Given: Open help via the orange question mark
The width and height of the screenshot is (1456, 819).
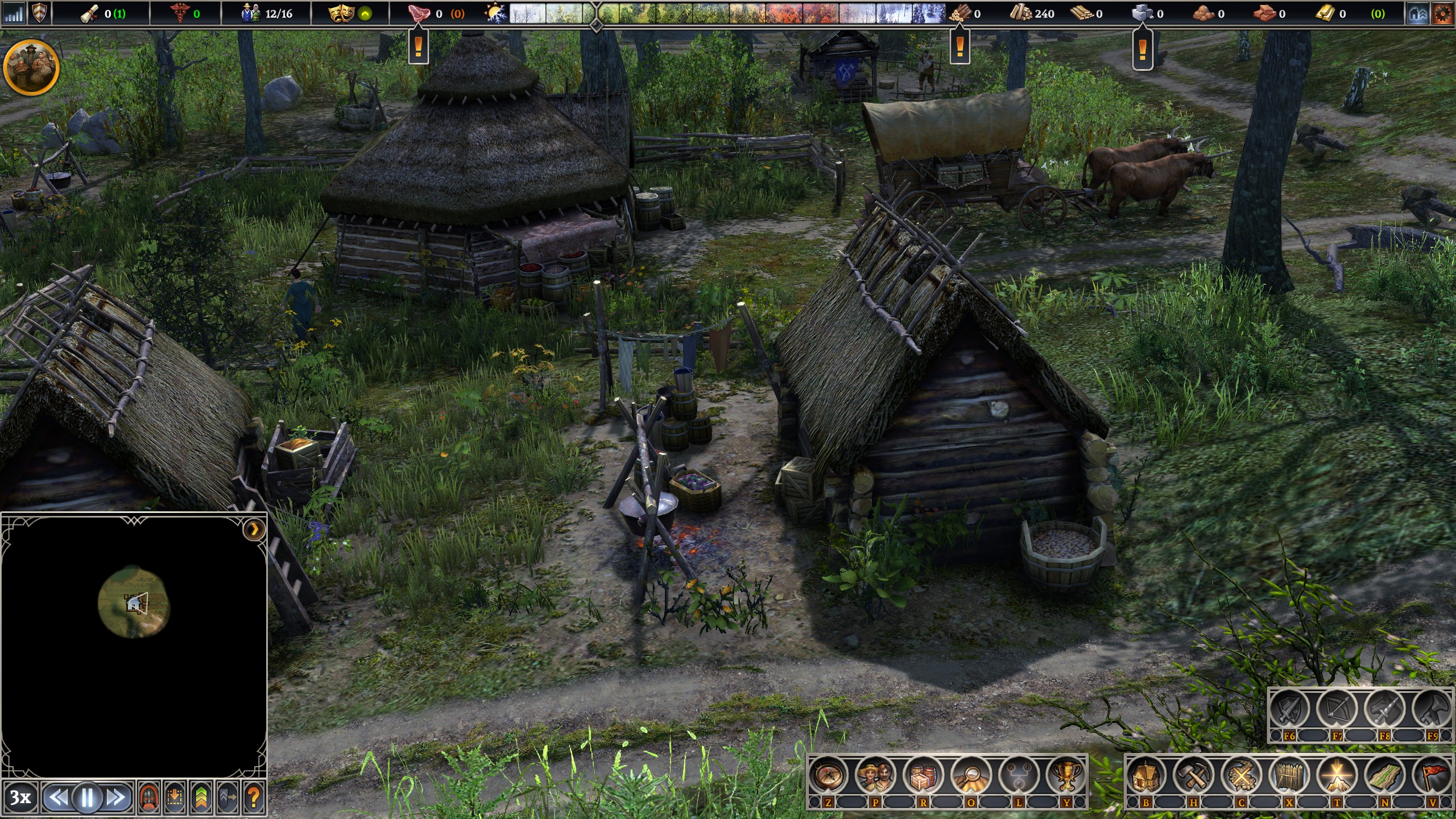Looking at the screenshot, I should (254, 798).
